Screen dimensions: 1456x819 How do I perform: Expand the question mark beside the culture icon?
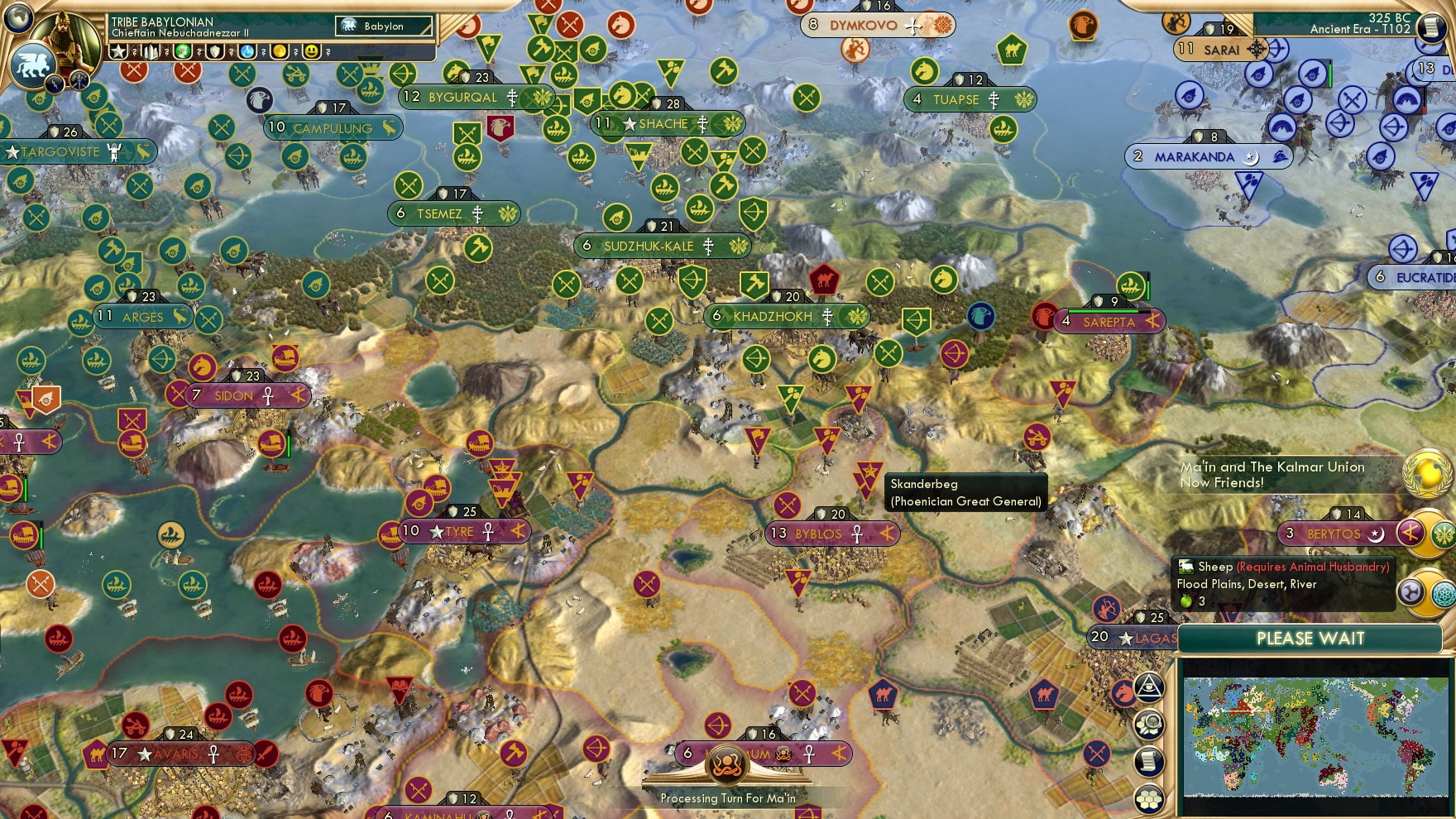coord(199,51)
